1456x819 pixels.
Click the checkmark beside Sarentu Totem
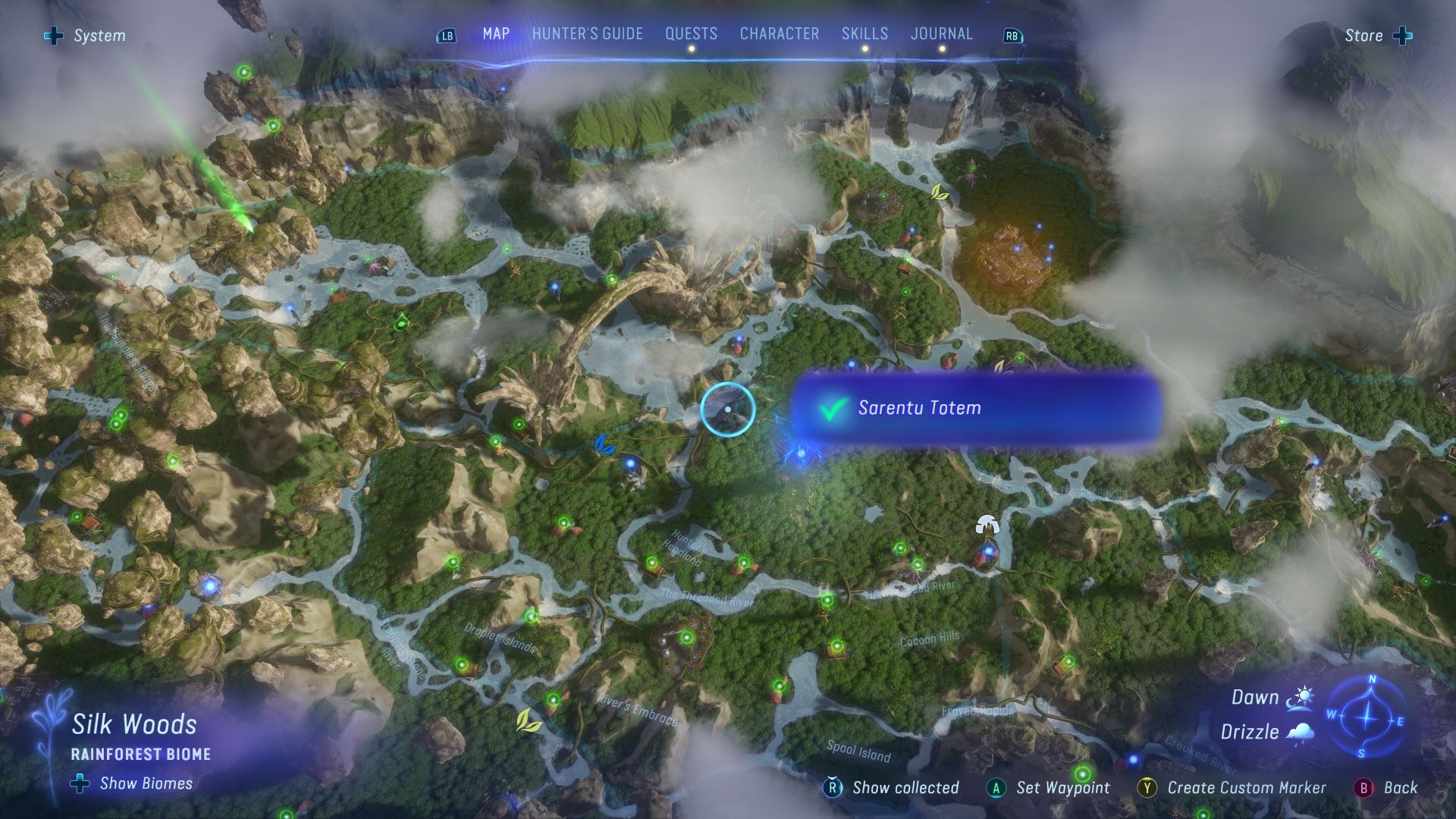click(x=832, y=407)
